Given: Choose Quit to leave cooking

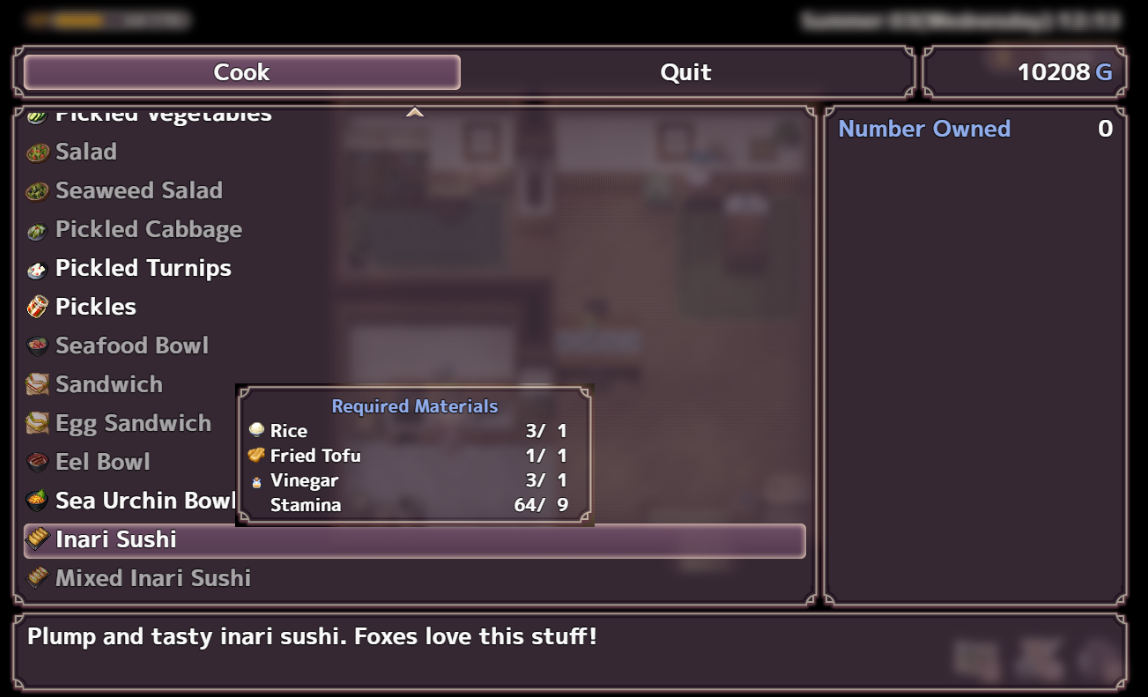Looking at the screenshot, I should pos(686,72).
